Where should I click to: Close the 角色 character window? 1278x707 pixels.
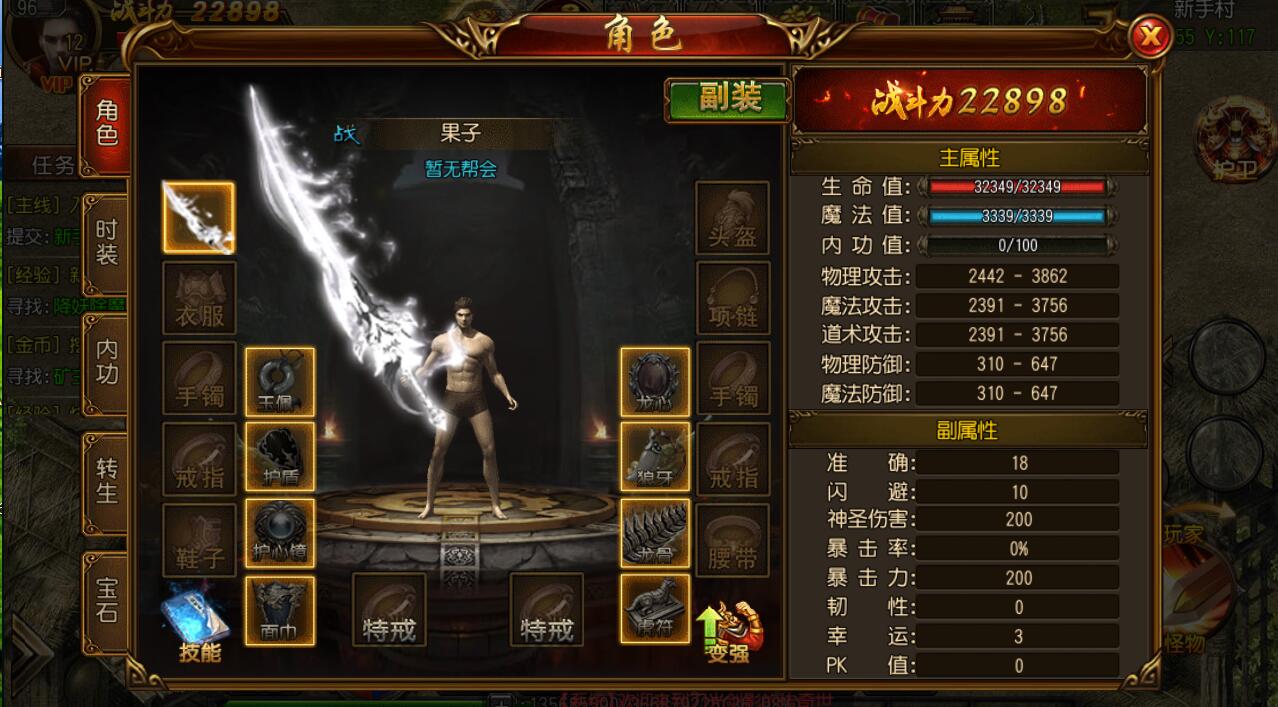(x=1151, y=39)
